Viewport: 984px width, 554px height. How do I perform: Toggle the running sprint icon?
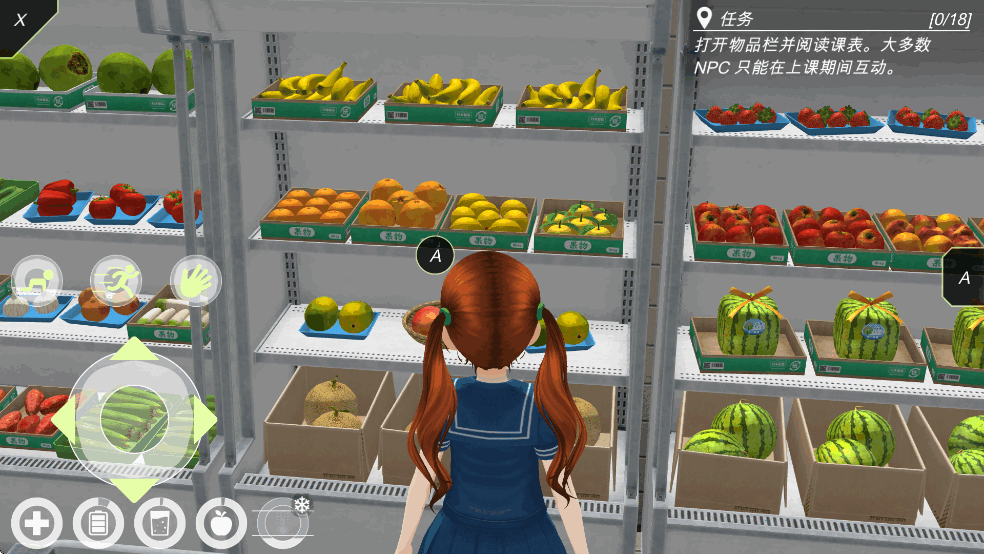[116, 279]
